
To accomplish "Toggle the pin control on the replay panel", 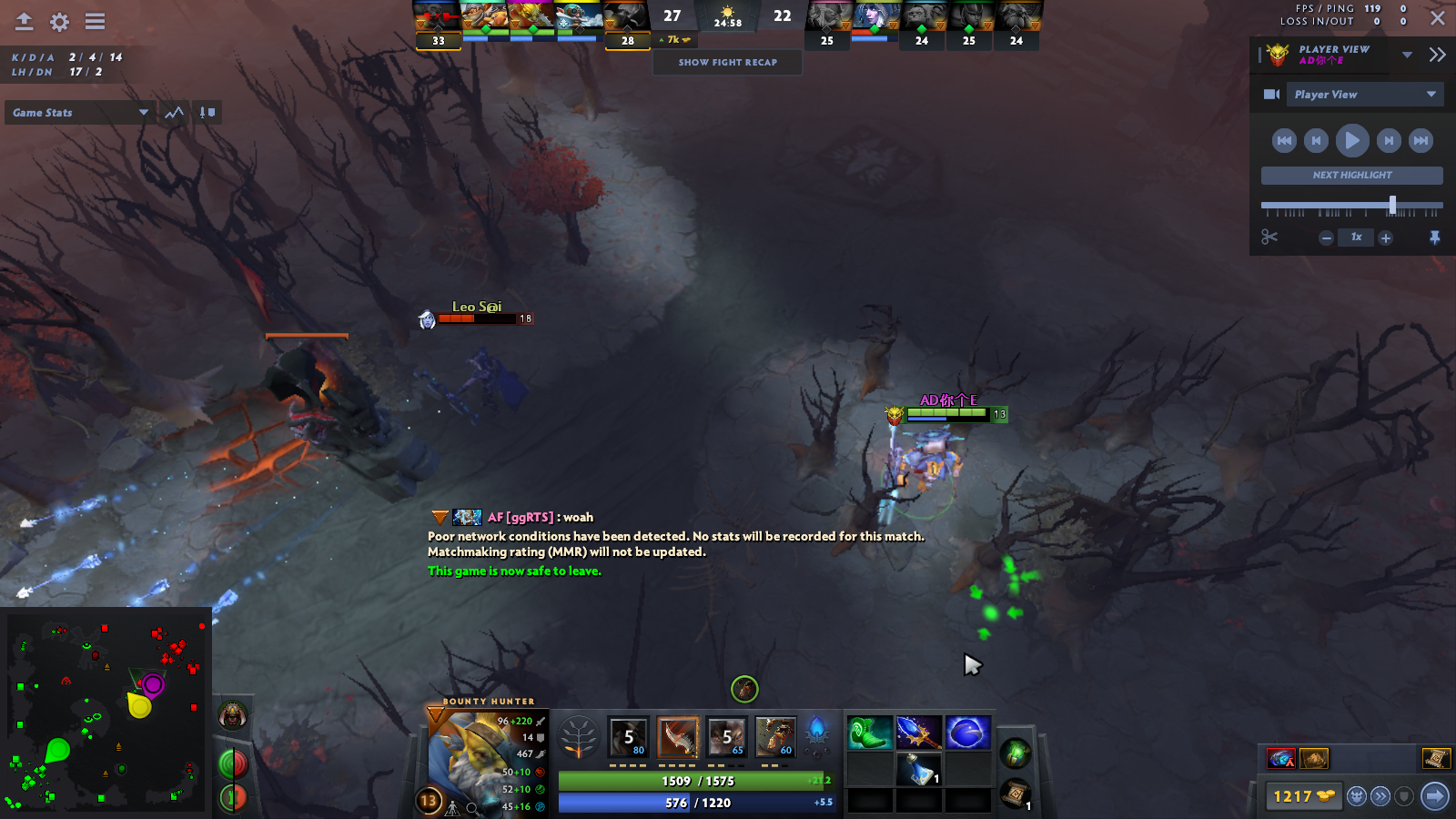I will click(1433, 238).
